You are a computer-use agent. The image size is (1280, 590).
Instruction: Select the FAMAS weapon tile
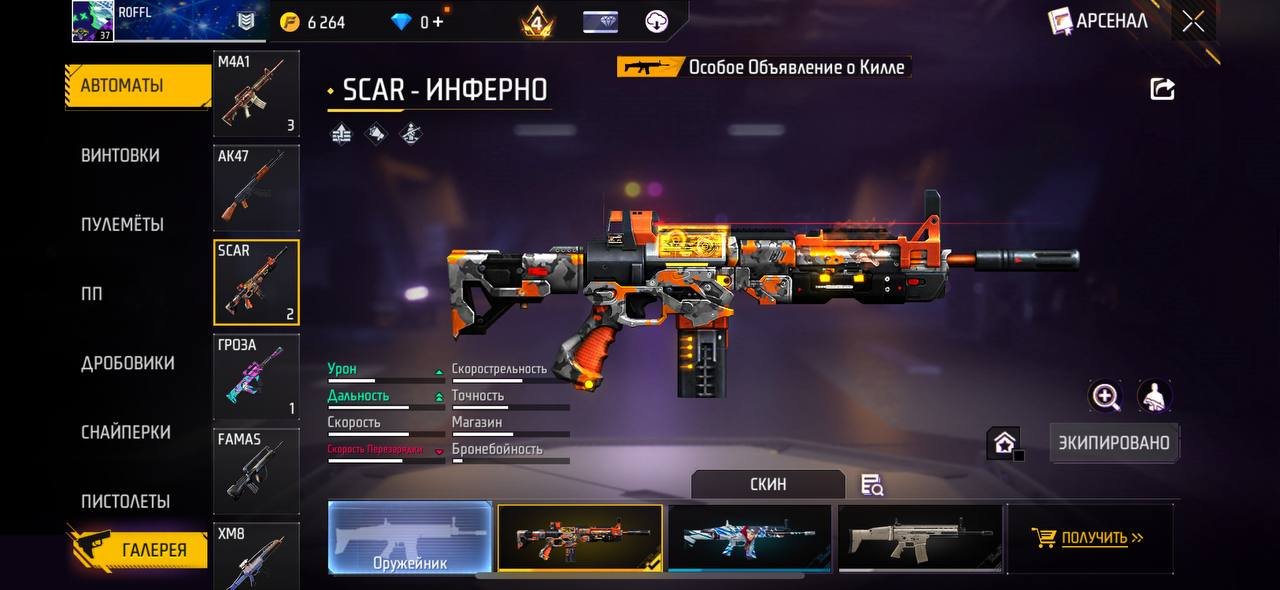click(256, 471)
